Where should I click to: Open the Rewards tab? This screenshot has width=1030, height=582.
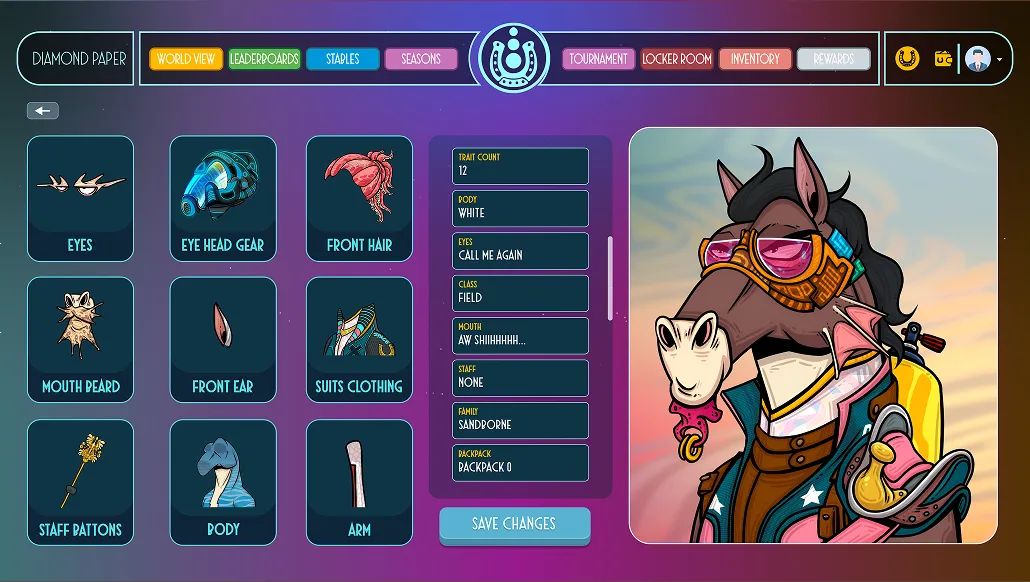pos(833,59)
